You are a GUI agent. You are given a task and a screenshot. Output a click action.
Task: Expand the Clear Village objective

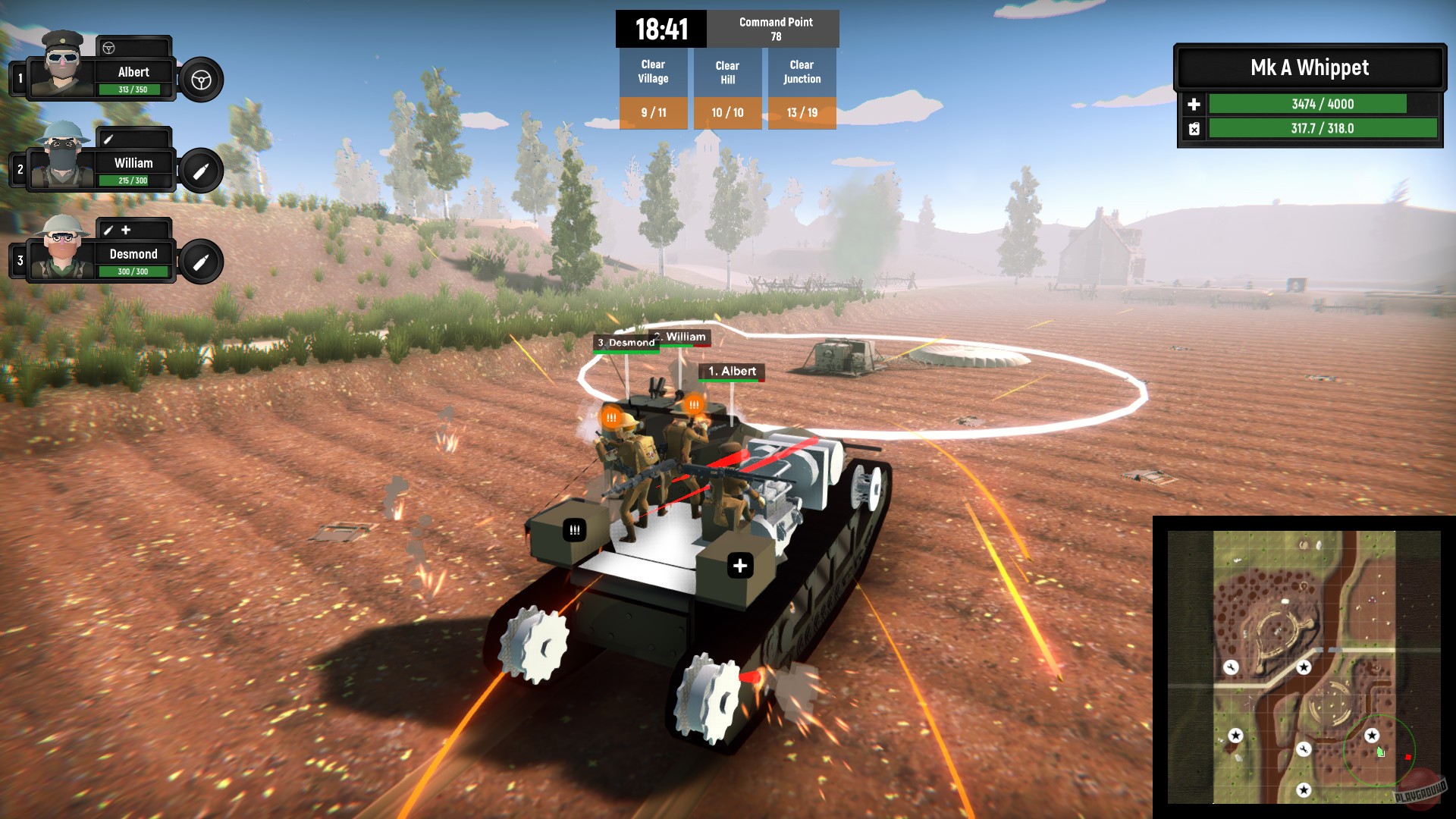(653, 72)
